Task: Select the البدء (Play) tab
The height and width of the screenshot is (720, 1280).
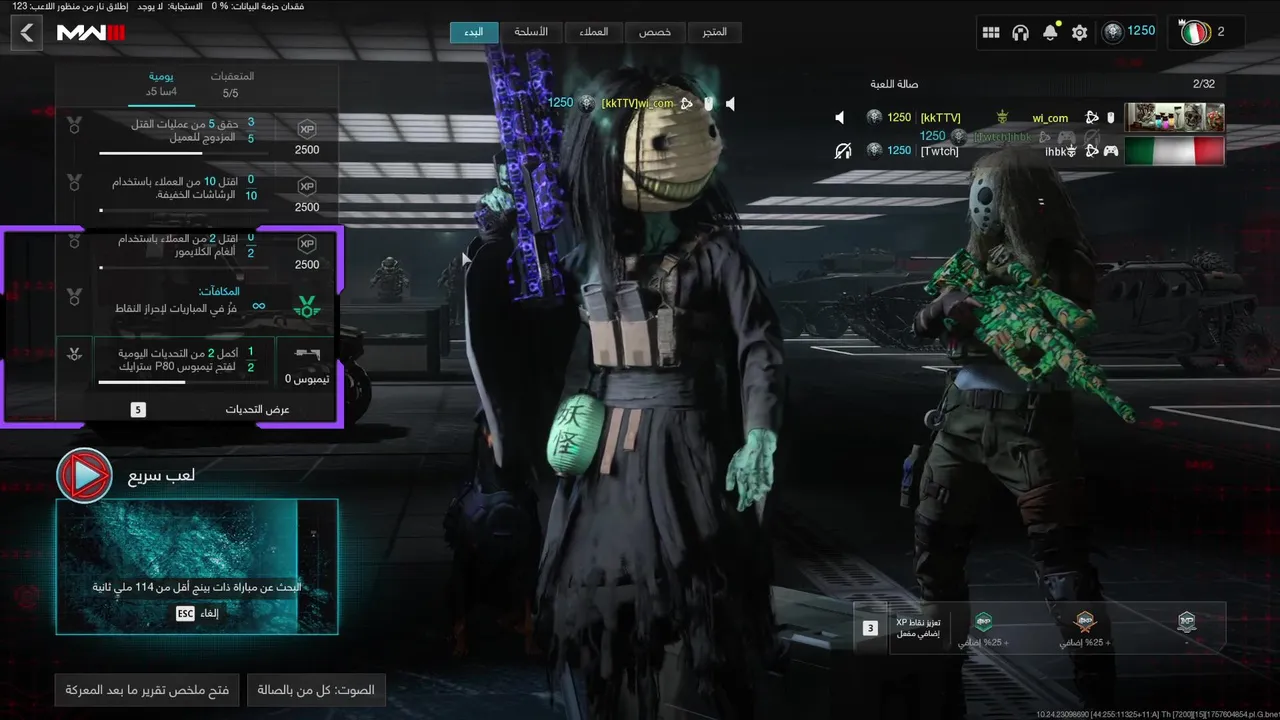Action: click(473, 32)
